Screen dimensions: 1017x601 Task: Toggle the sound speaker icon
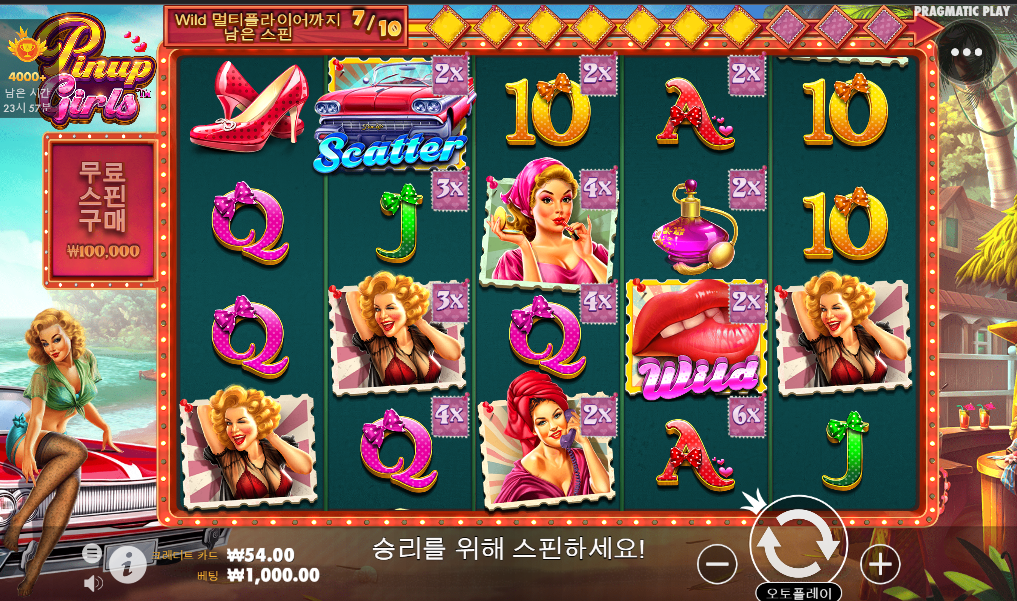pos(93,582)
